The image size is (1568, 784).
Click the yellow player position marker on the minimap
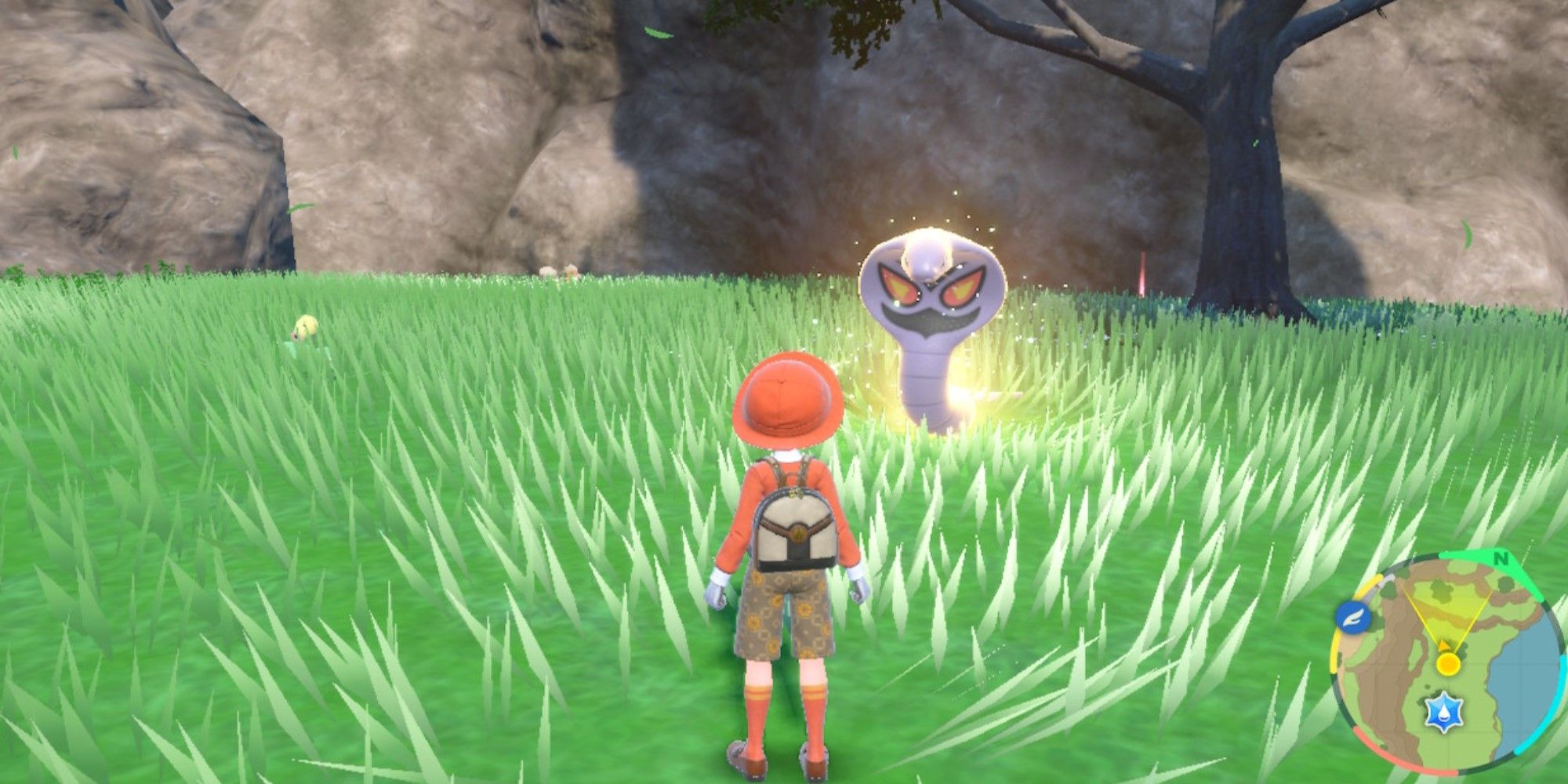pos(1448,664)
